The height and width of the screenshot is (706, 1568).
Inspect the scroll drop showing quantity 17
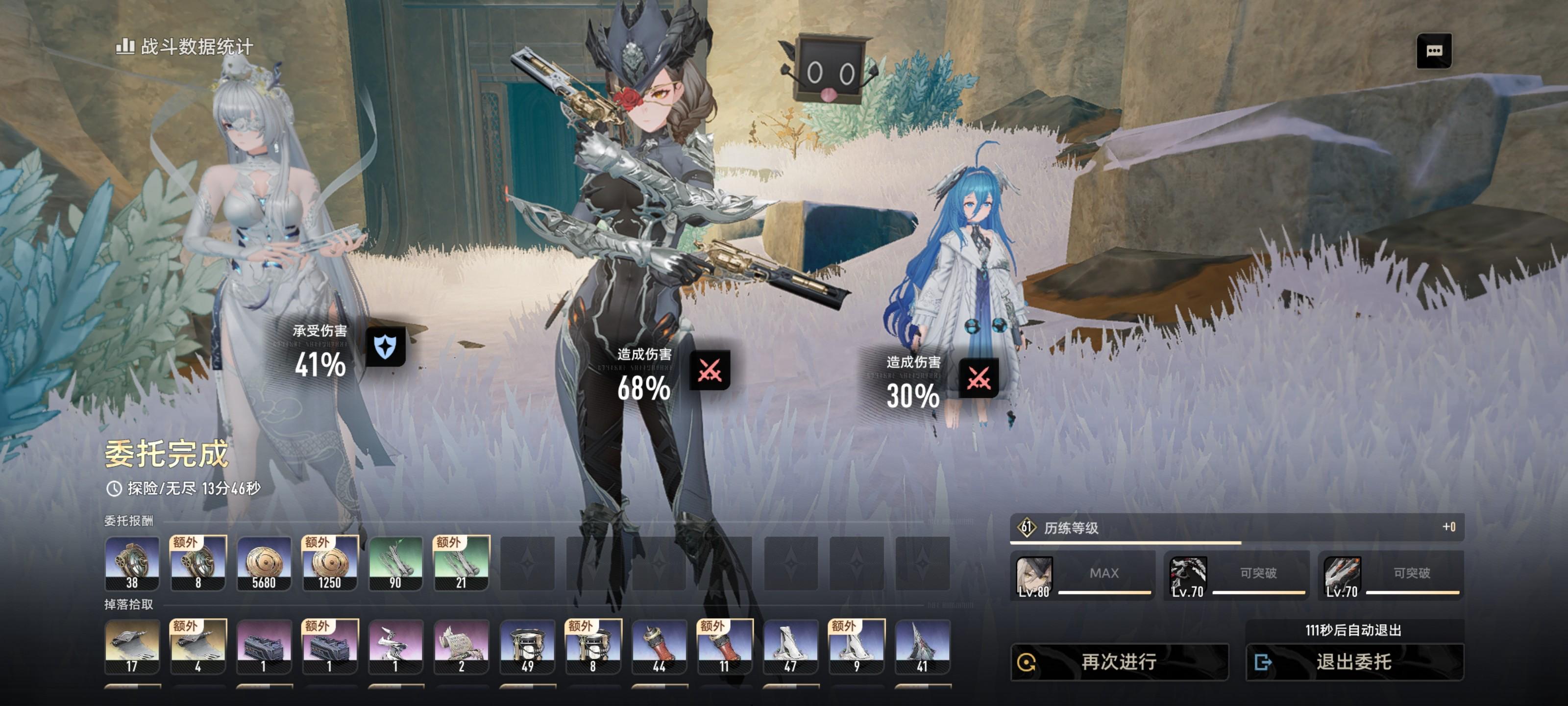click(x=132, y=646)
